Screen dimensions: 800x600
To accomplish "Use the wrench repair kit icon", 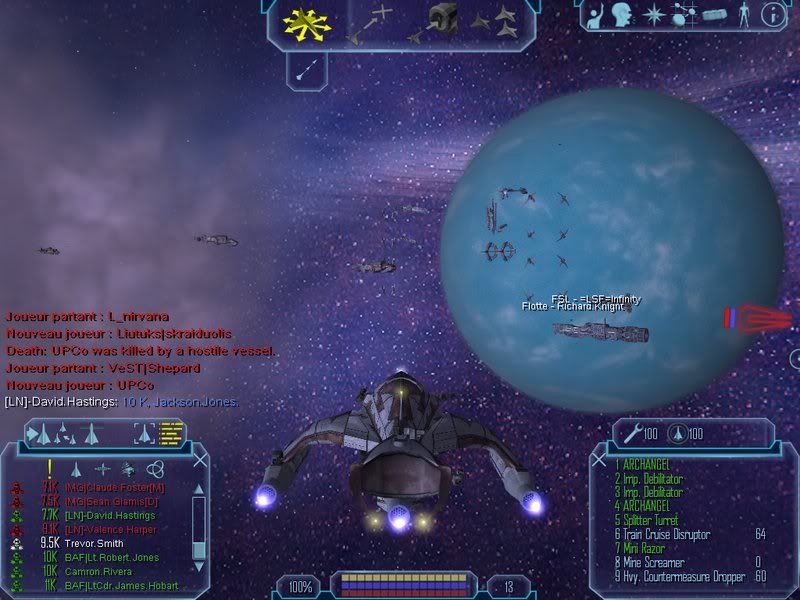I will pos(630,434).
